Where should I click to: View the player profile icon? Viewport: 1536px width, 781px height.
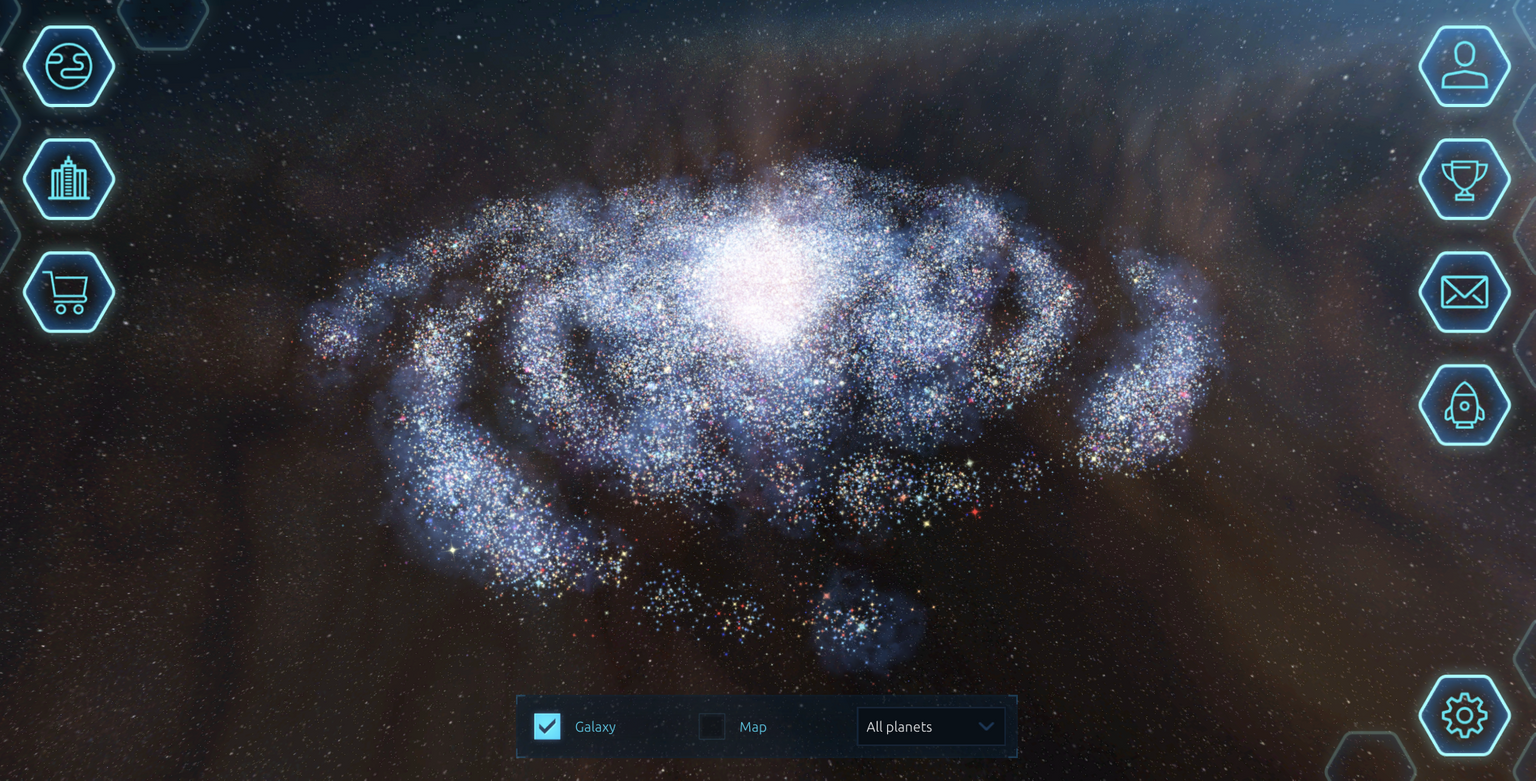1464,65
